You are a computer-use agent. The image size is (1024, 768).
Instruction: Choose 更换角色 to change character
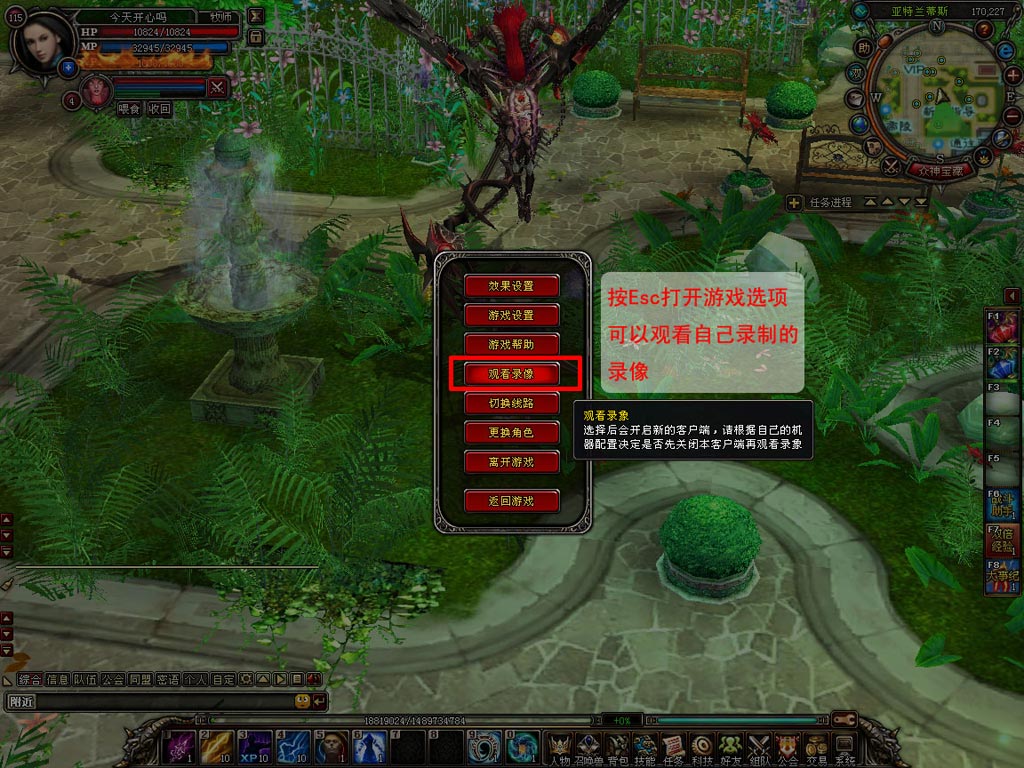pos(511,433)
